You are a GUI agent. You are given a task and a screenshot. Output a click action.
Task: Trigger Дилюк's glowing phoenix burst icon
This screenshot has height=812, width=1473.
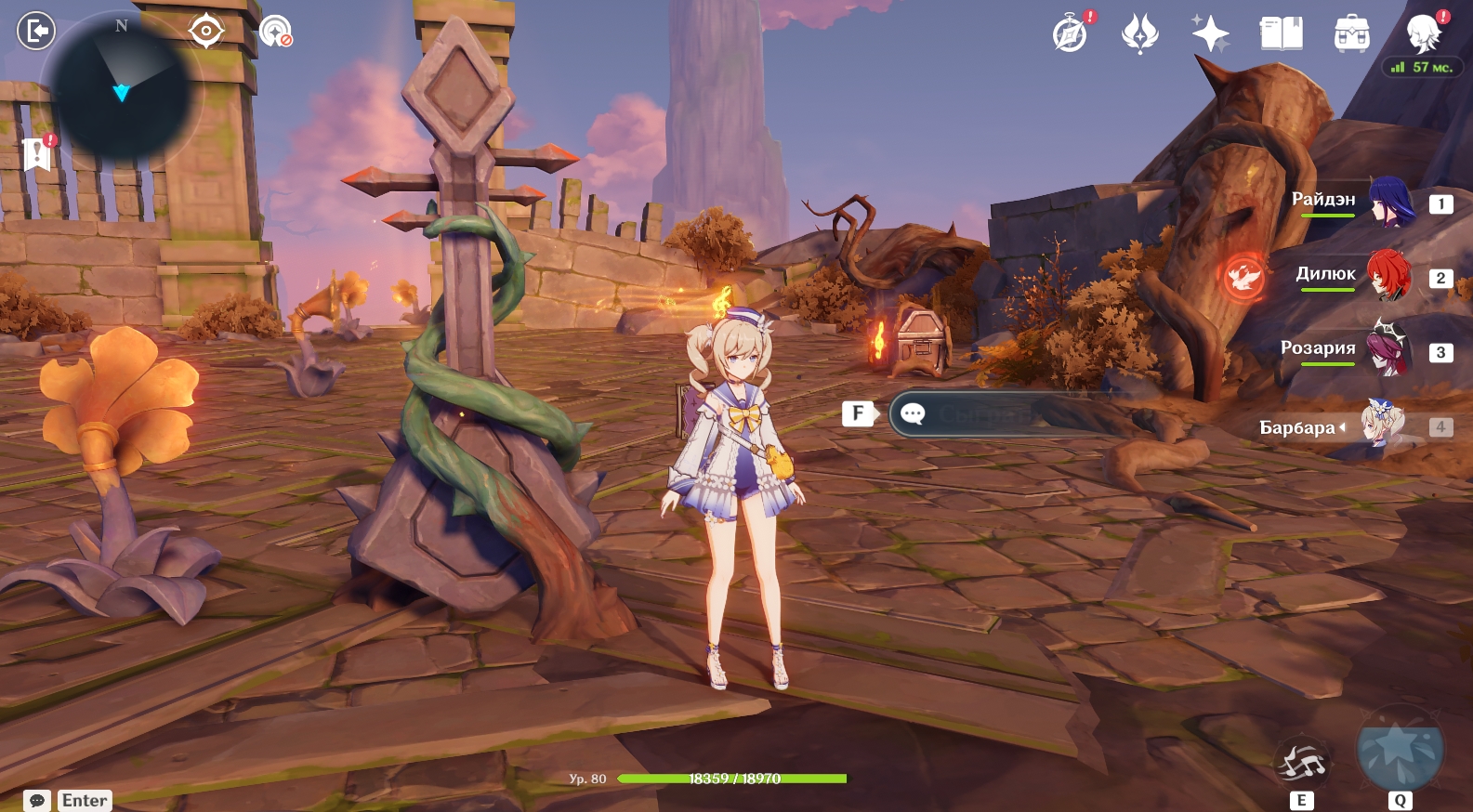click(x=1243, y=277)
